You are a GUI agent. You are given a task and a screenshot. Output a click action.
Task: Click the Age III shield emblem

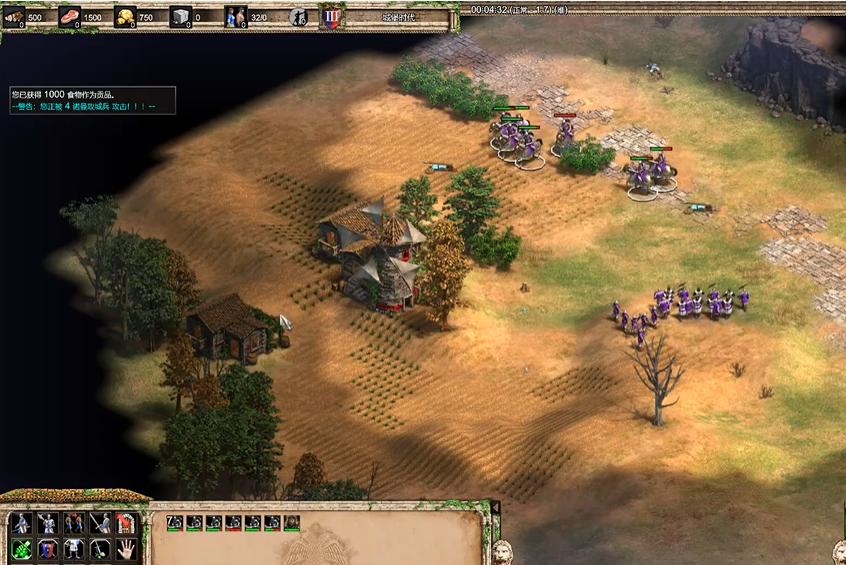pyautogui.click(x=332, y=16)
